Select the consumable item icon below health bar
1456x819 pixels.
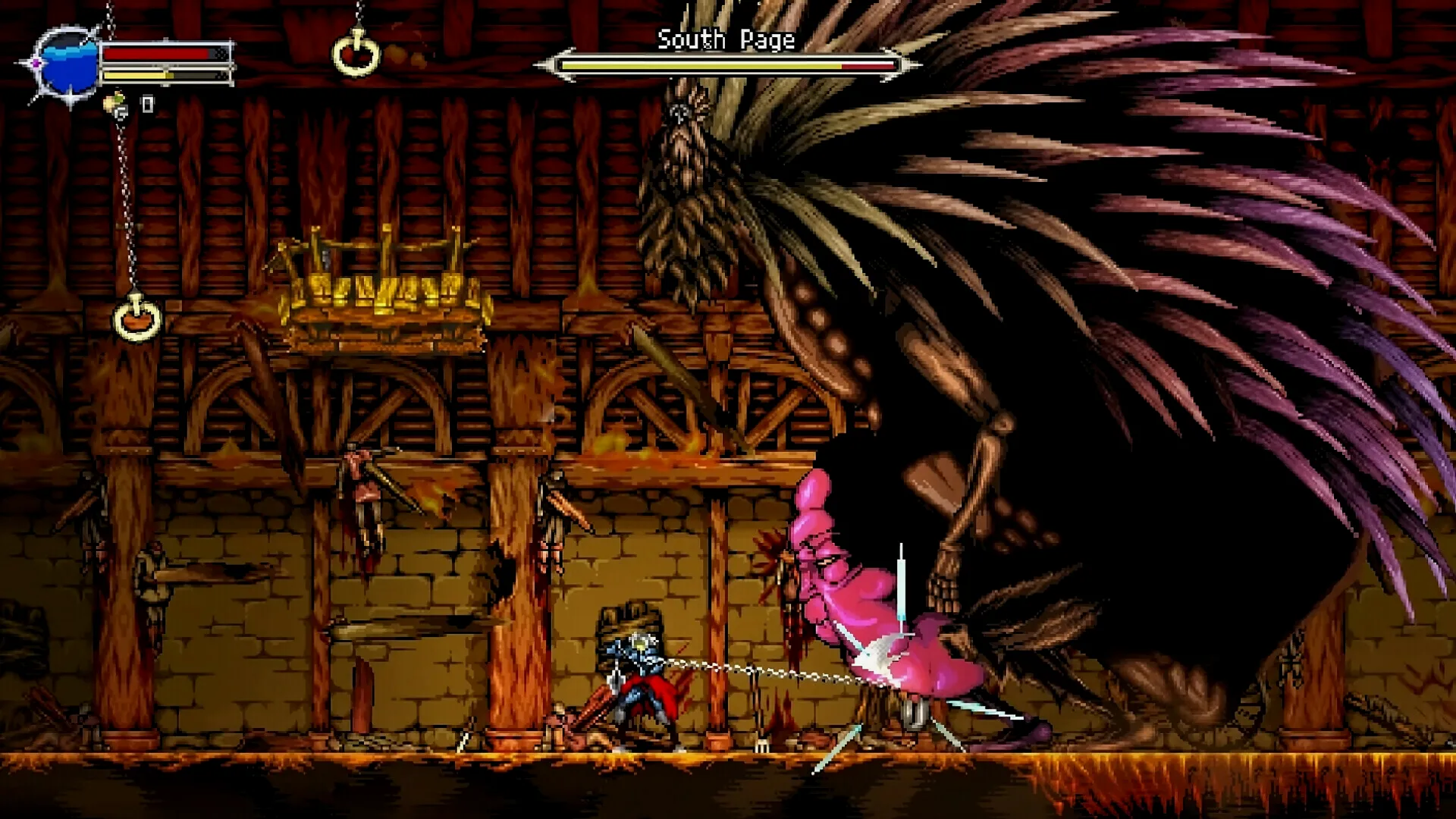coord(117,104)
